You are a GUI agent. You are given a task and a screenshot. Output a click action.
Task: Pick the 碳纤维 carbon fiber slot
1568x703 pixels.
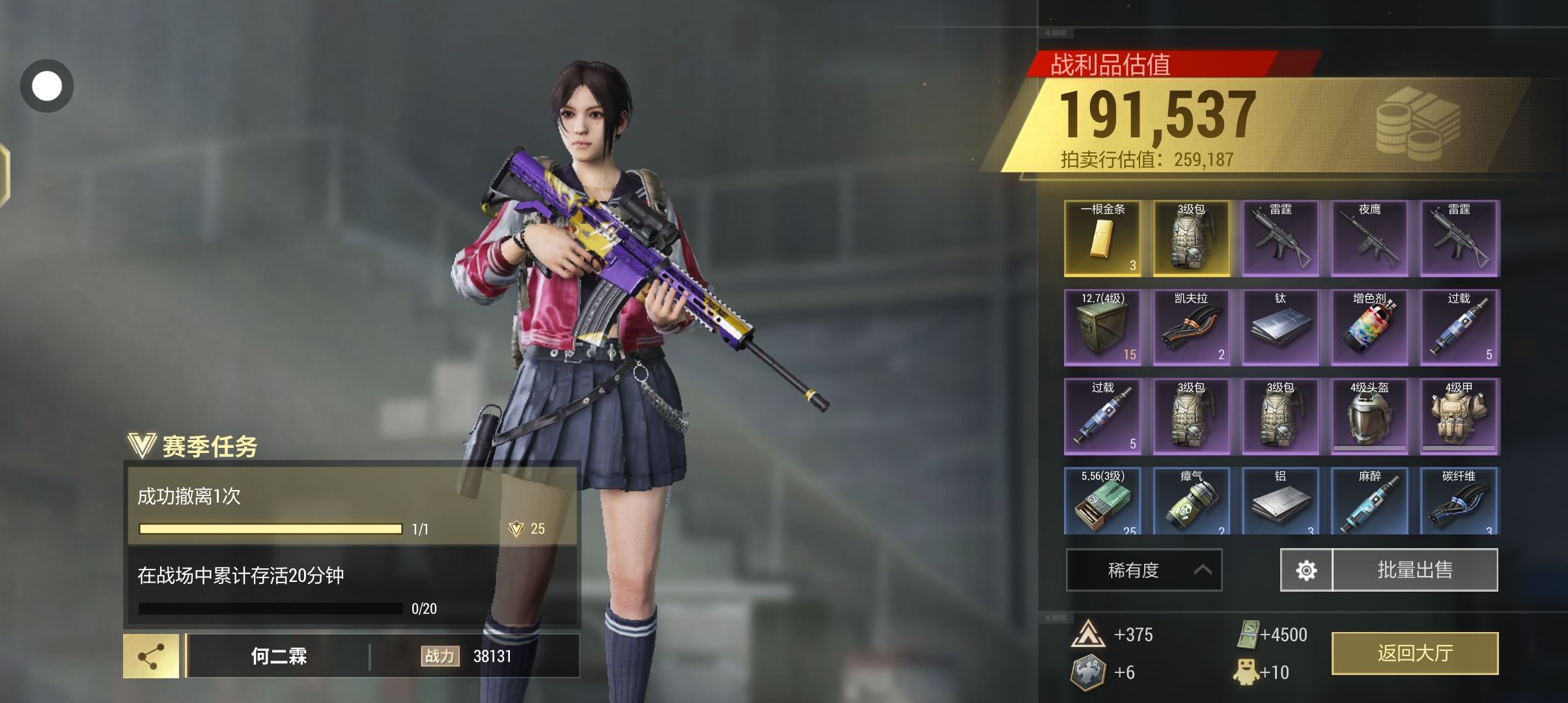(1459, 501)
